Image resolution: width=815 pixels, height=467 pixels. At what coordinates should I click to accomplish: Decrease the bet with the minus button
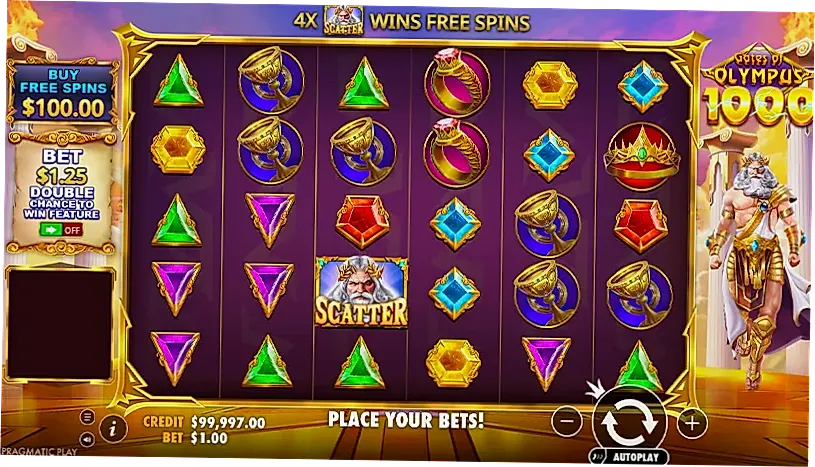click(x=566, y=422)
